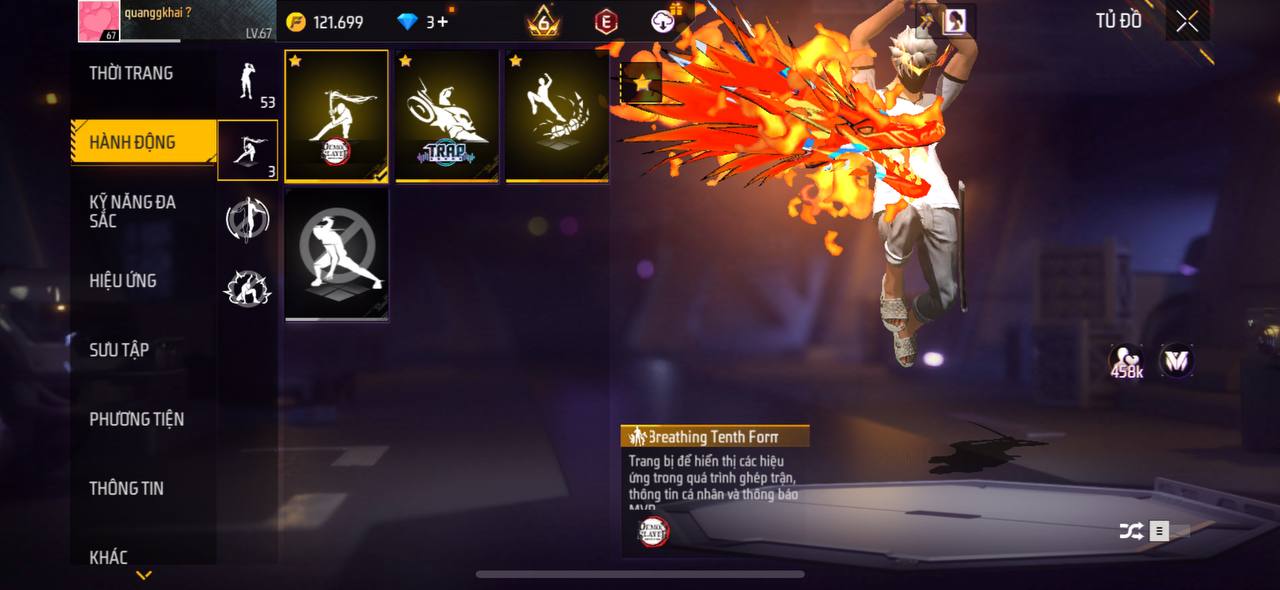Tap the cloud download icon with gift
Image resolution: width=1280 pixels, height=590 pixels.
pos(664,20)
